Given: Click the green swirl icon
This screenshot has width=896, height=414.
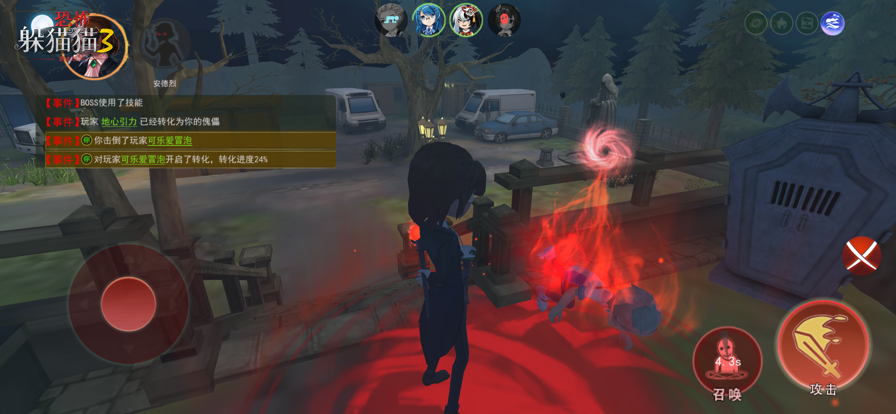Looking at the screenshot, I should (x=756, y=23).
